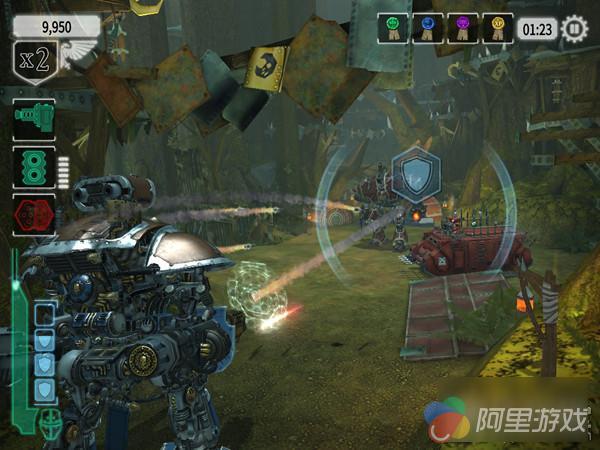Fire the red missile pod weapon

click(33, 213)
